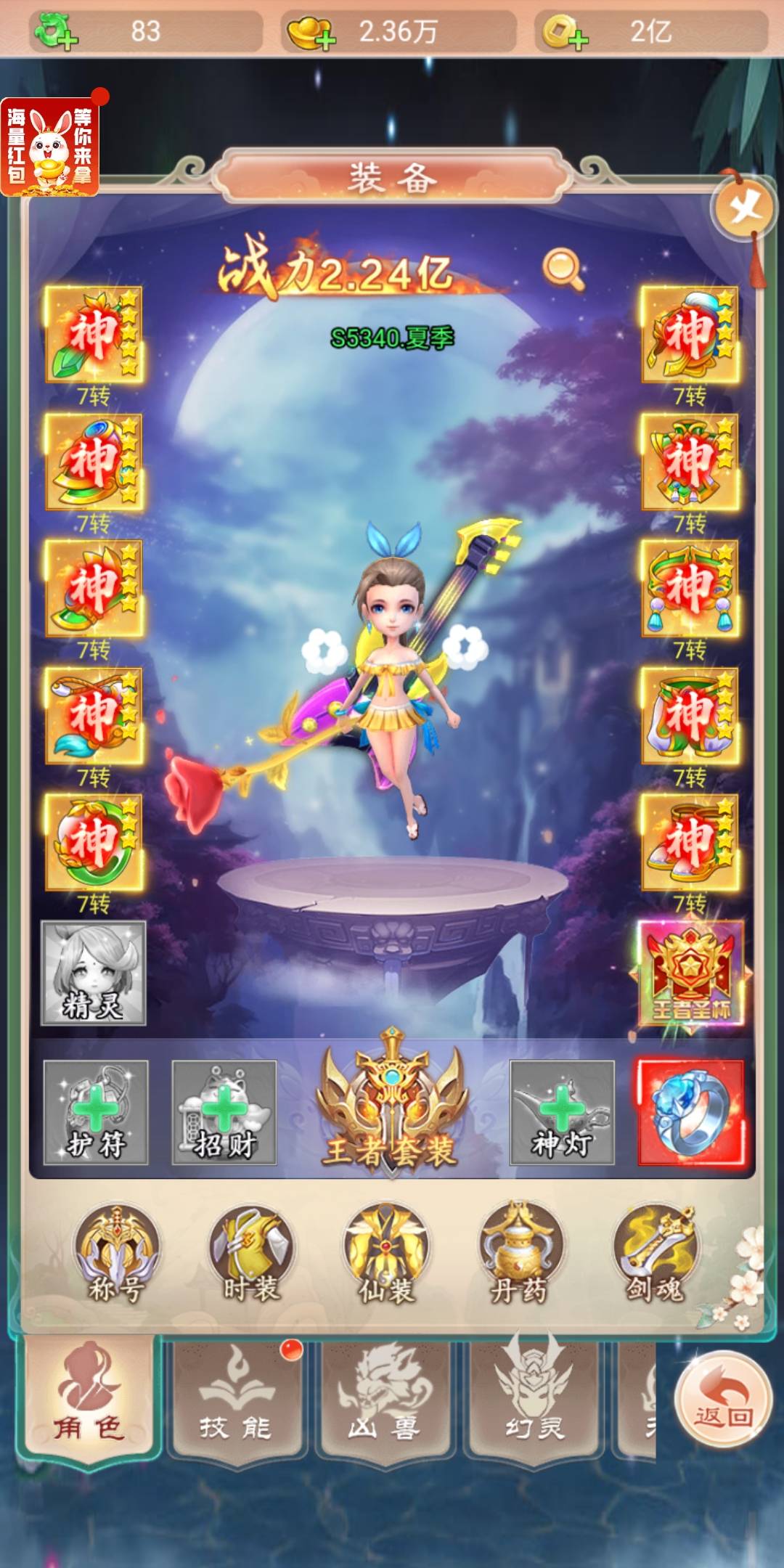Select the blue gem ring slot

(x=690, y=1112)
